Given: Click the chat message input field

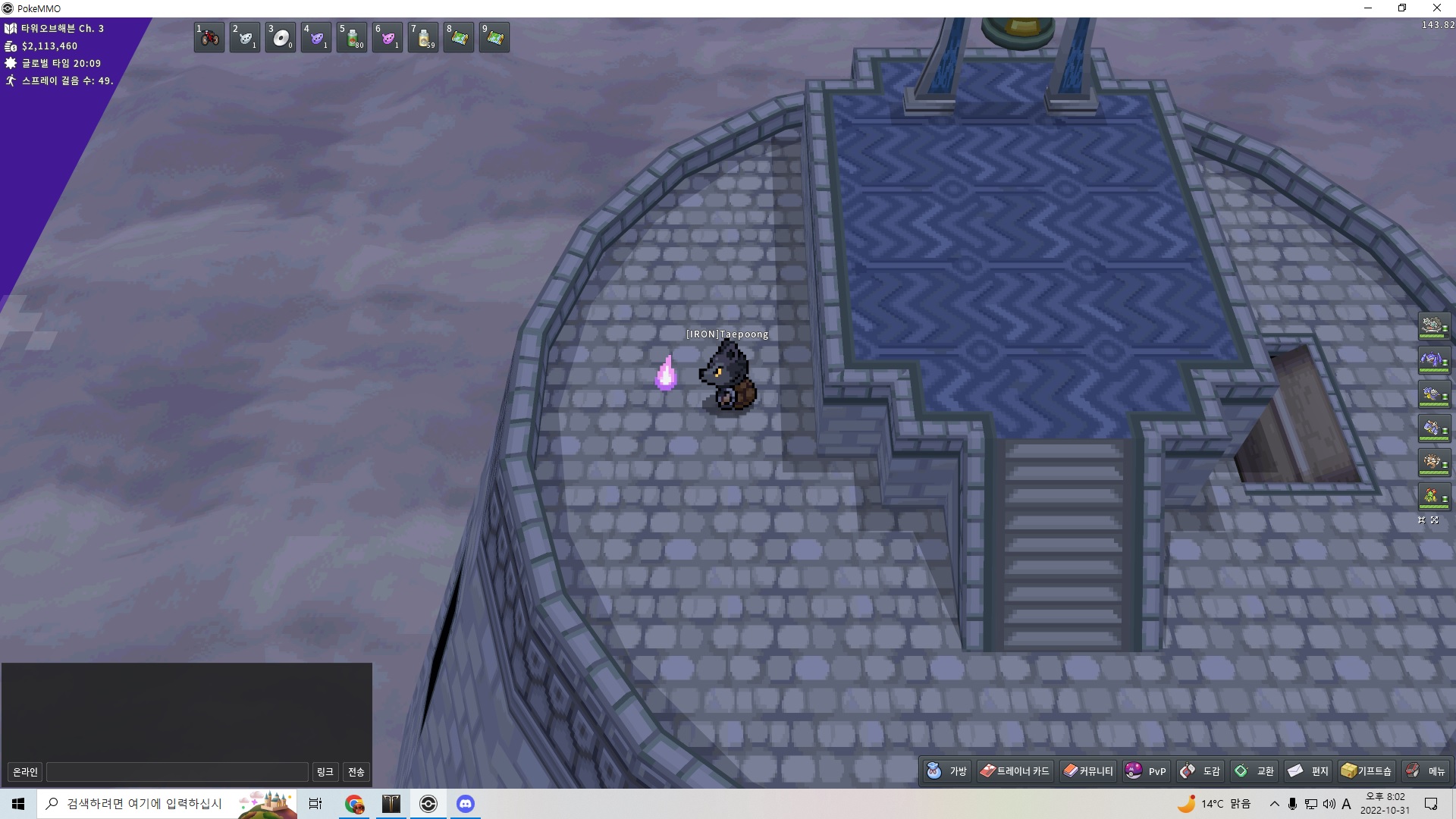Looking at the screenshot, I should pyautogui.click(x=177, y=772).
